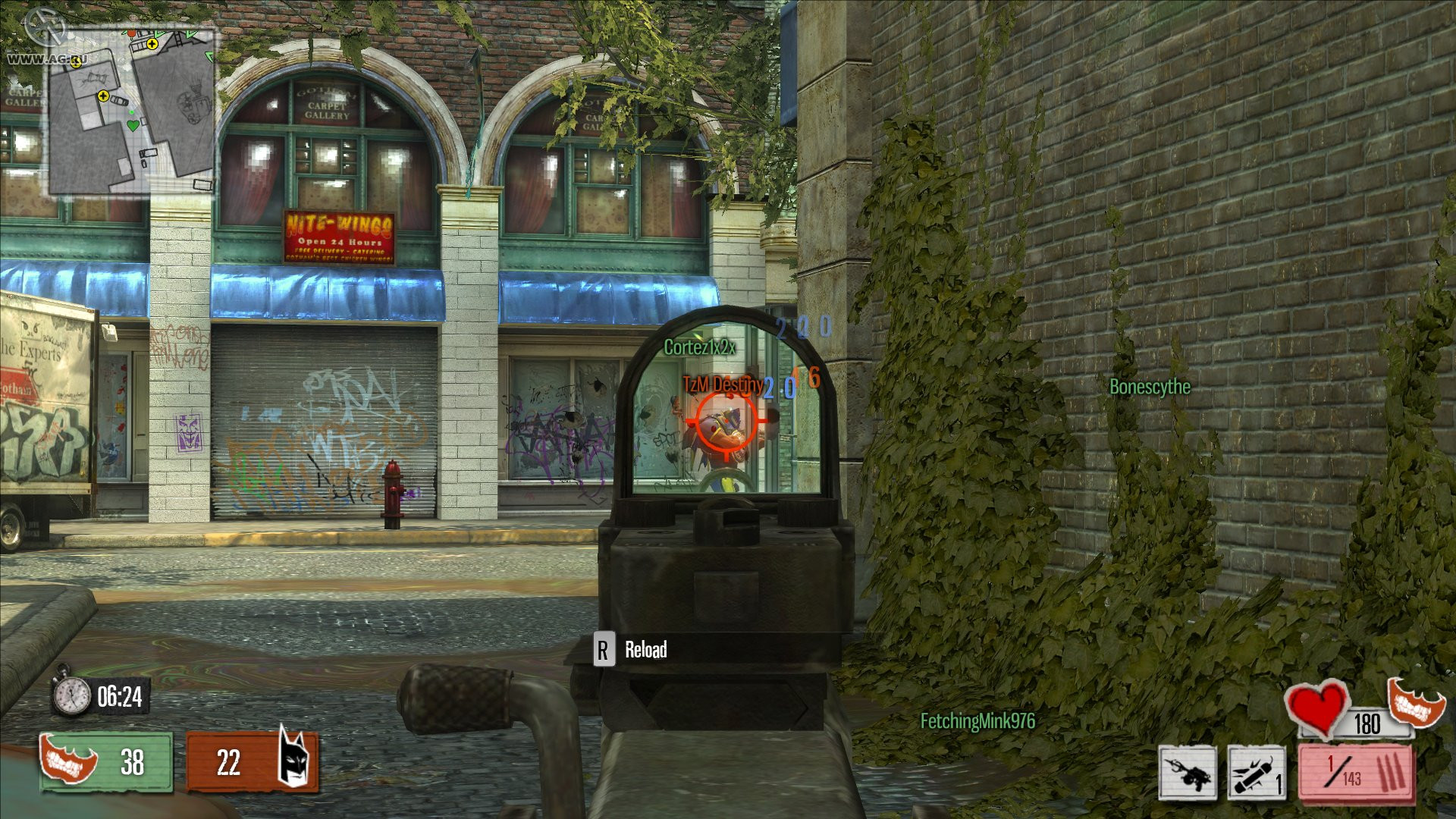Click the health value box showing 180
This screenshot has width=1456, height=819.
pos(1369,724)
